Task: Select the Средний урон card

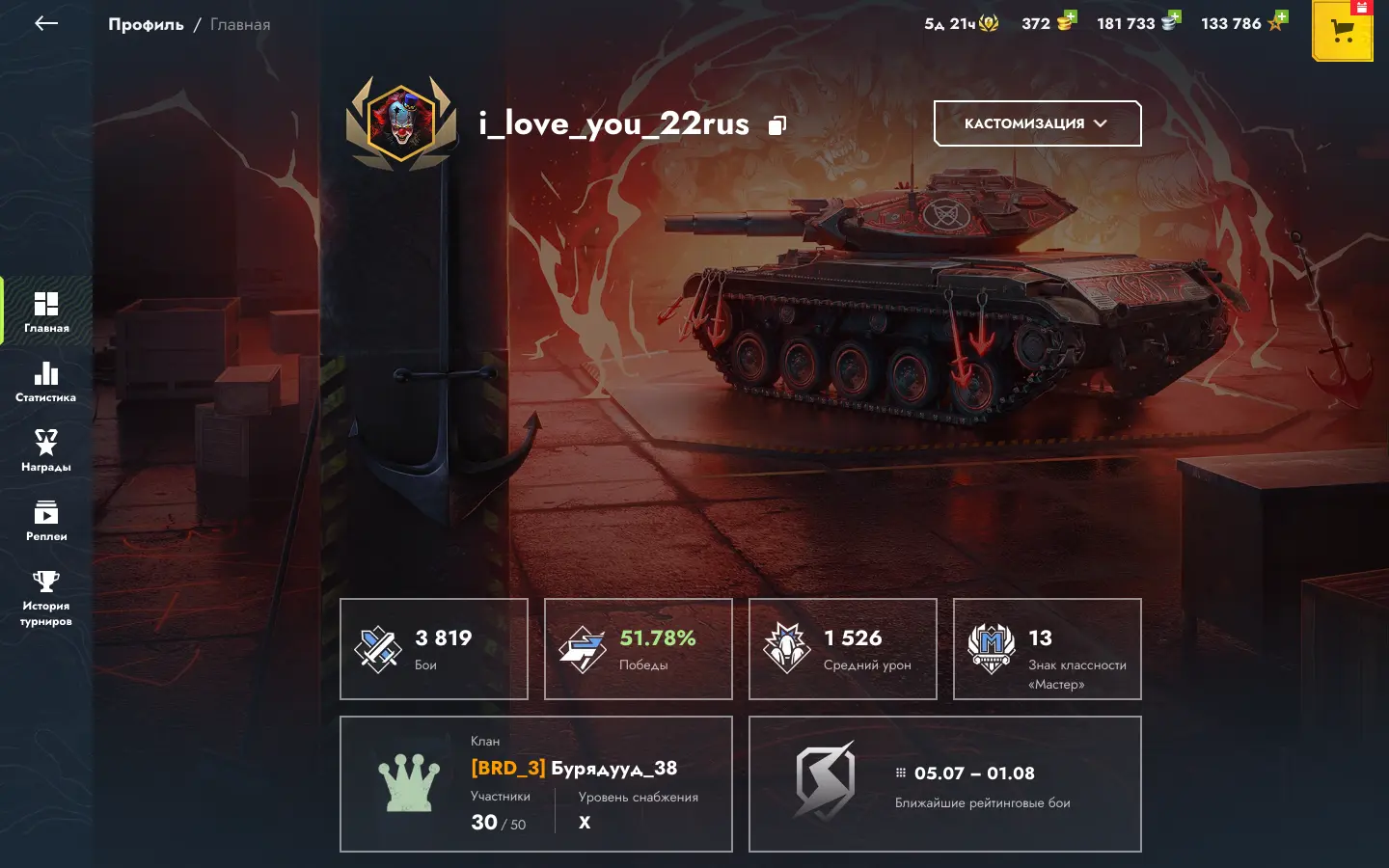Action: (x=843, y=649)
